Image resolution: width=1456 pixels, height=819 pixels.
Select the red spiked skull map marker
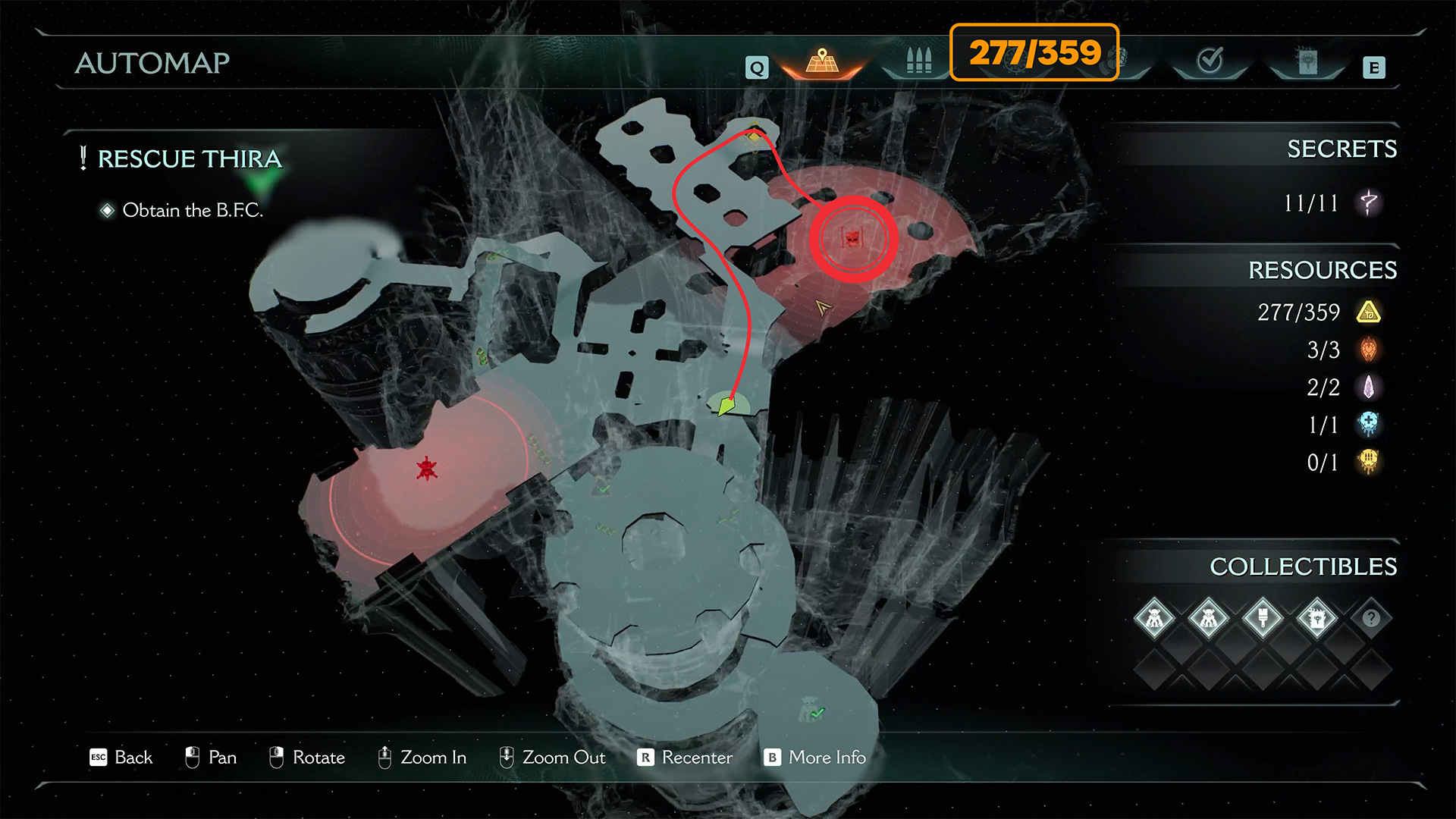[x=427, y=469]
